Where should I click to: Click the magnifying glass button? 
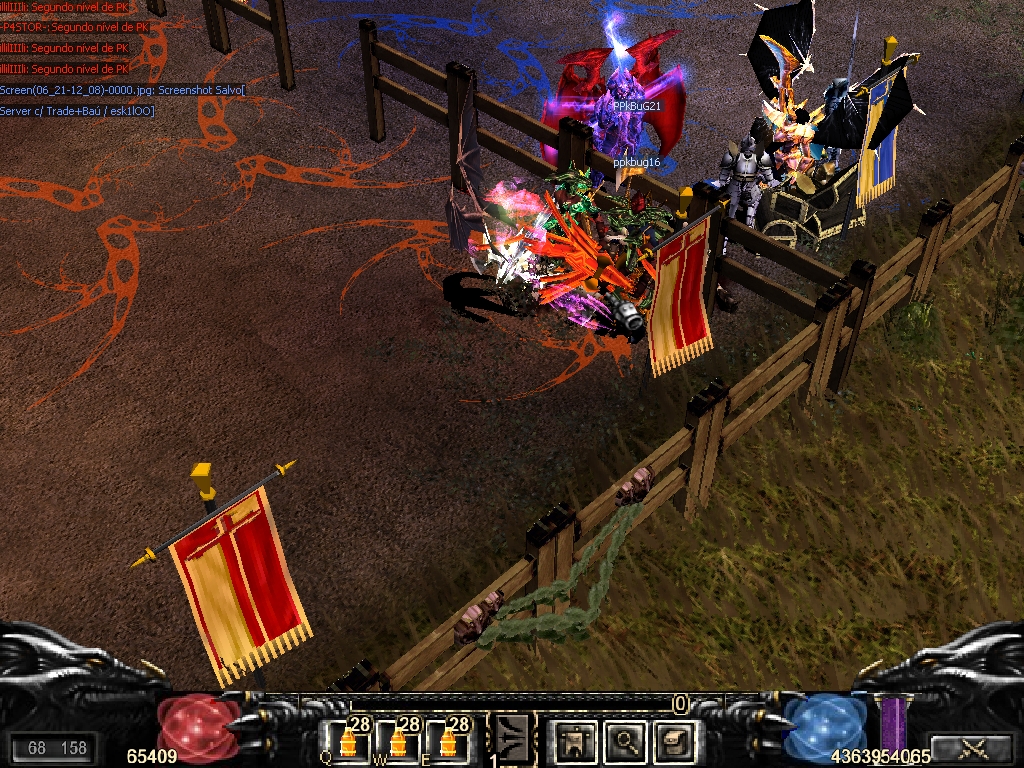click(626, 741)
